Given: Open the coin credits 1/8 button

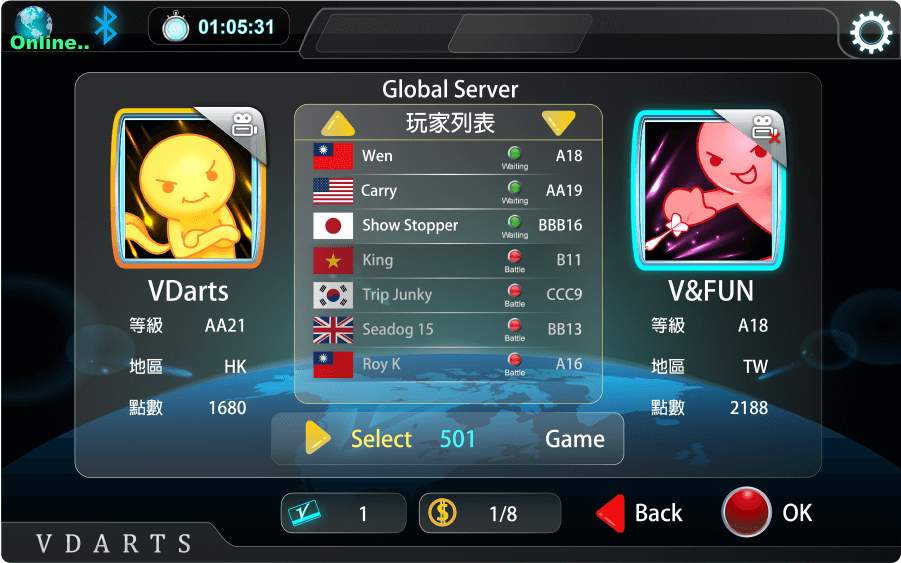Looking at the screenshot, I should click(489, 513).
